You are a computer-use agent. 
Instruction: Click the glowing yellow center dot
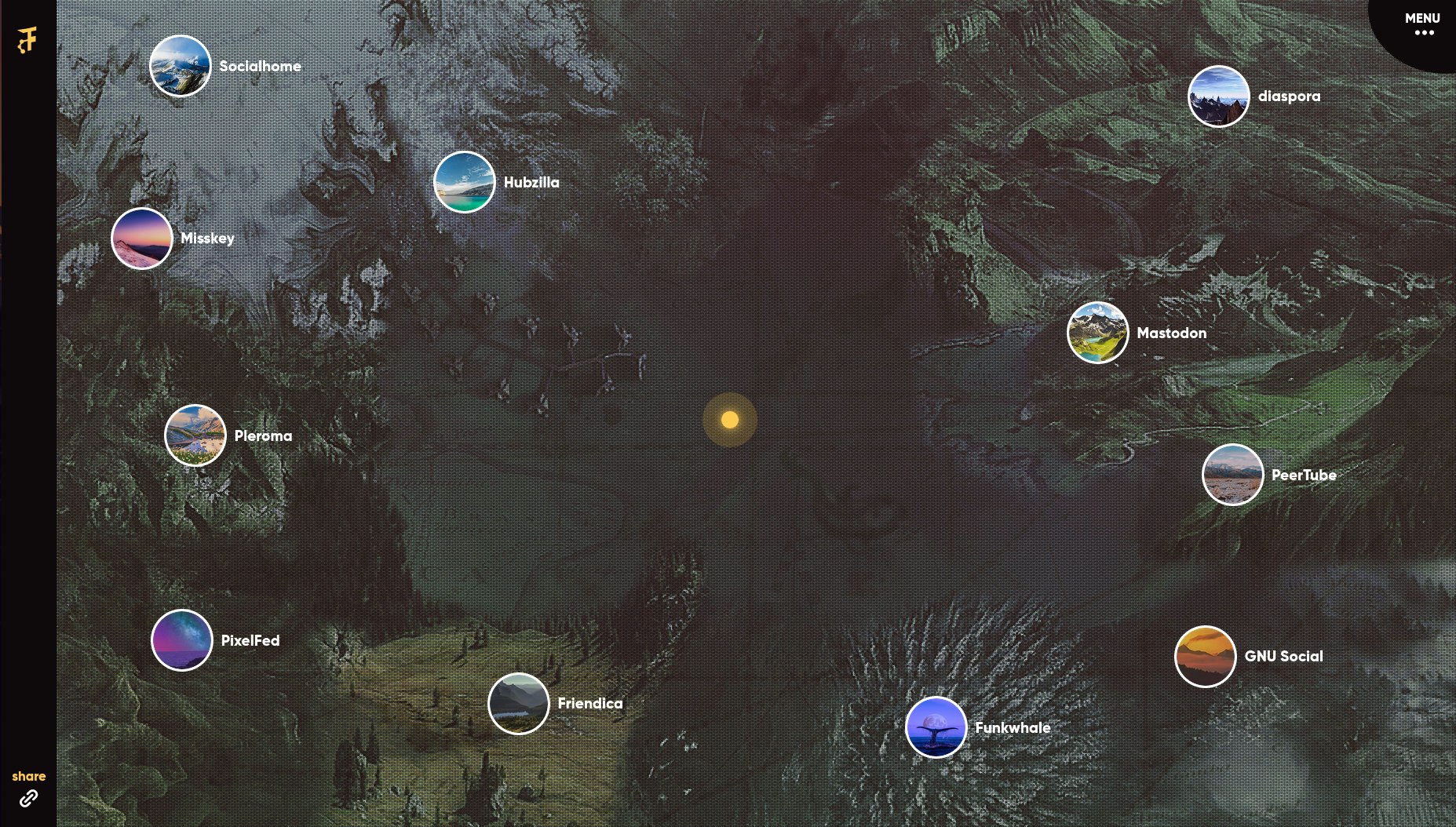(x=730, y=420)
